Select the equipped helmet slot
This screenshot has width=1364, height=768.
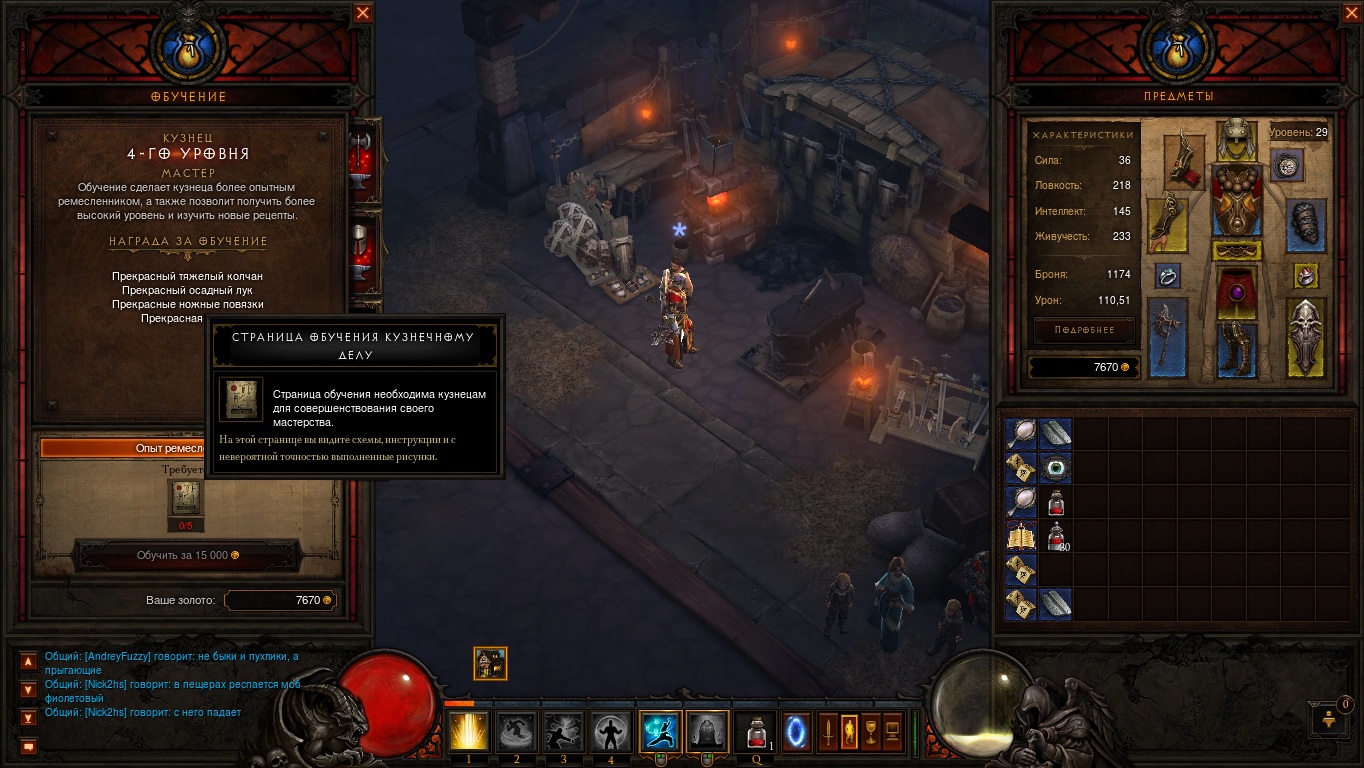click(x=1236, y=139)
